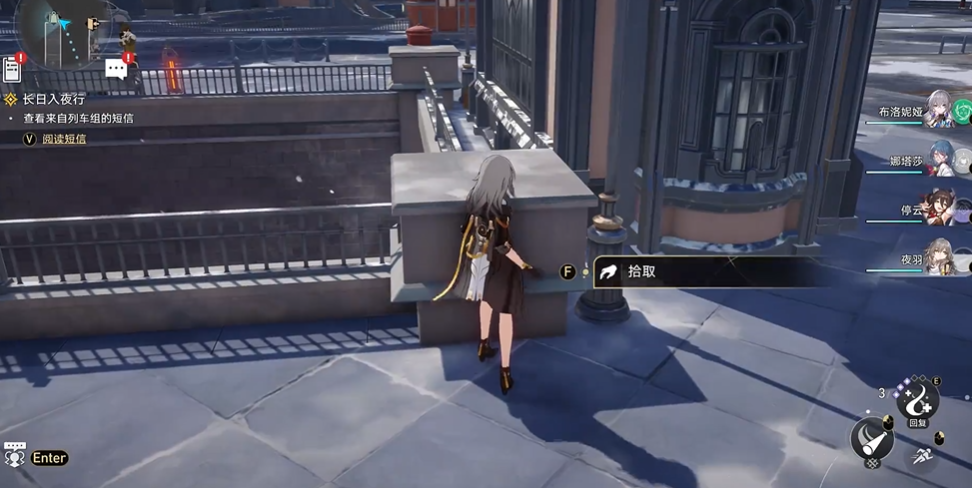This screenshot has height=488, width=972.
Task: Open the mission log icon with red alert
Action: point(13,68)
